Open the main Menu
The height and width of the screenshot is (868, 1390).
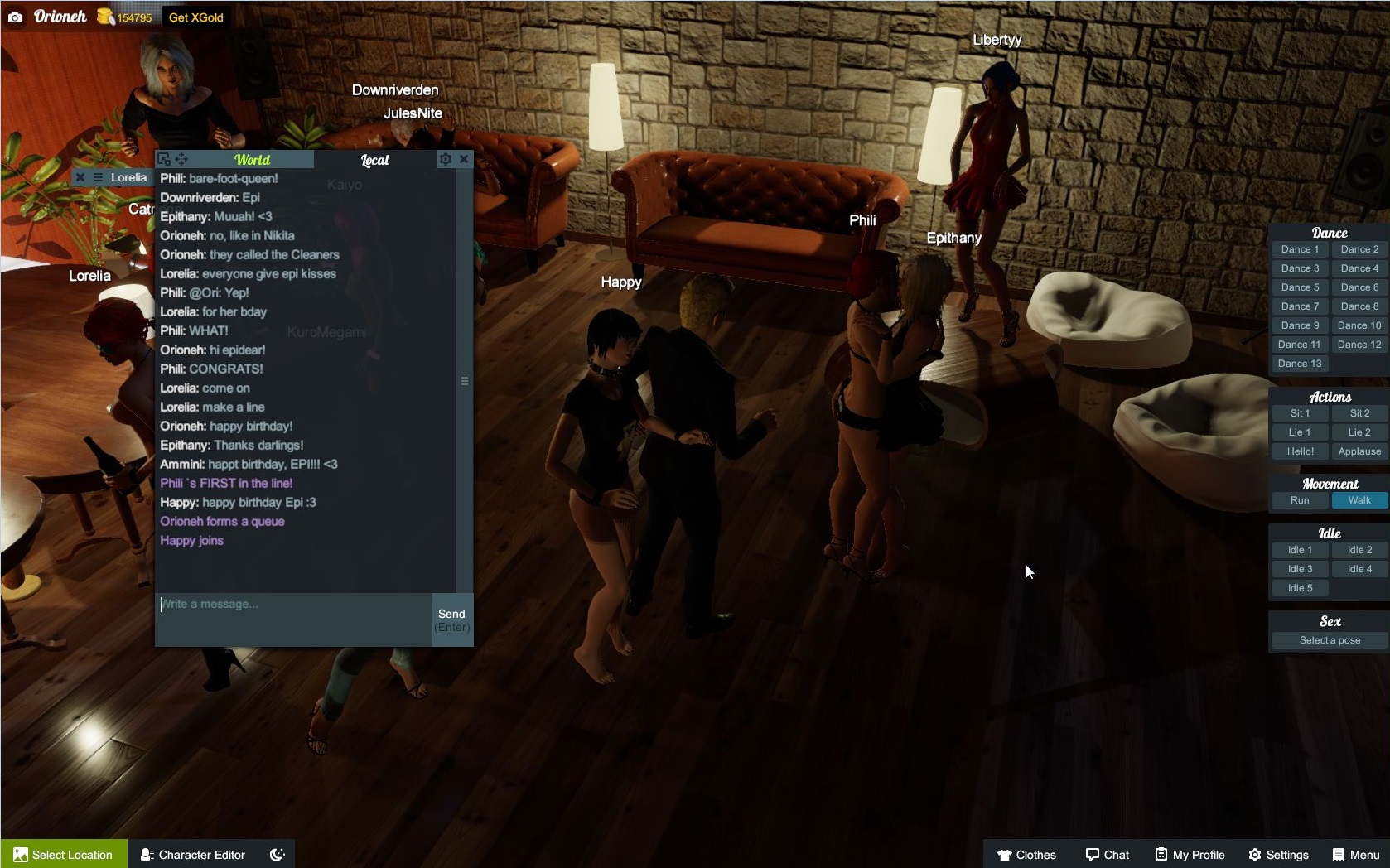pos(1355,855)
